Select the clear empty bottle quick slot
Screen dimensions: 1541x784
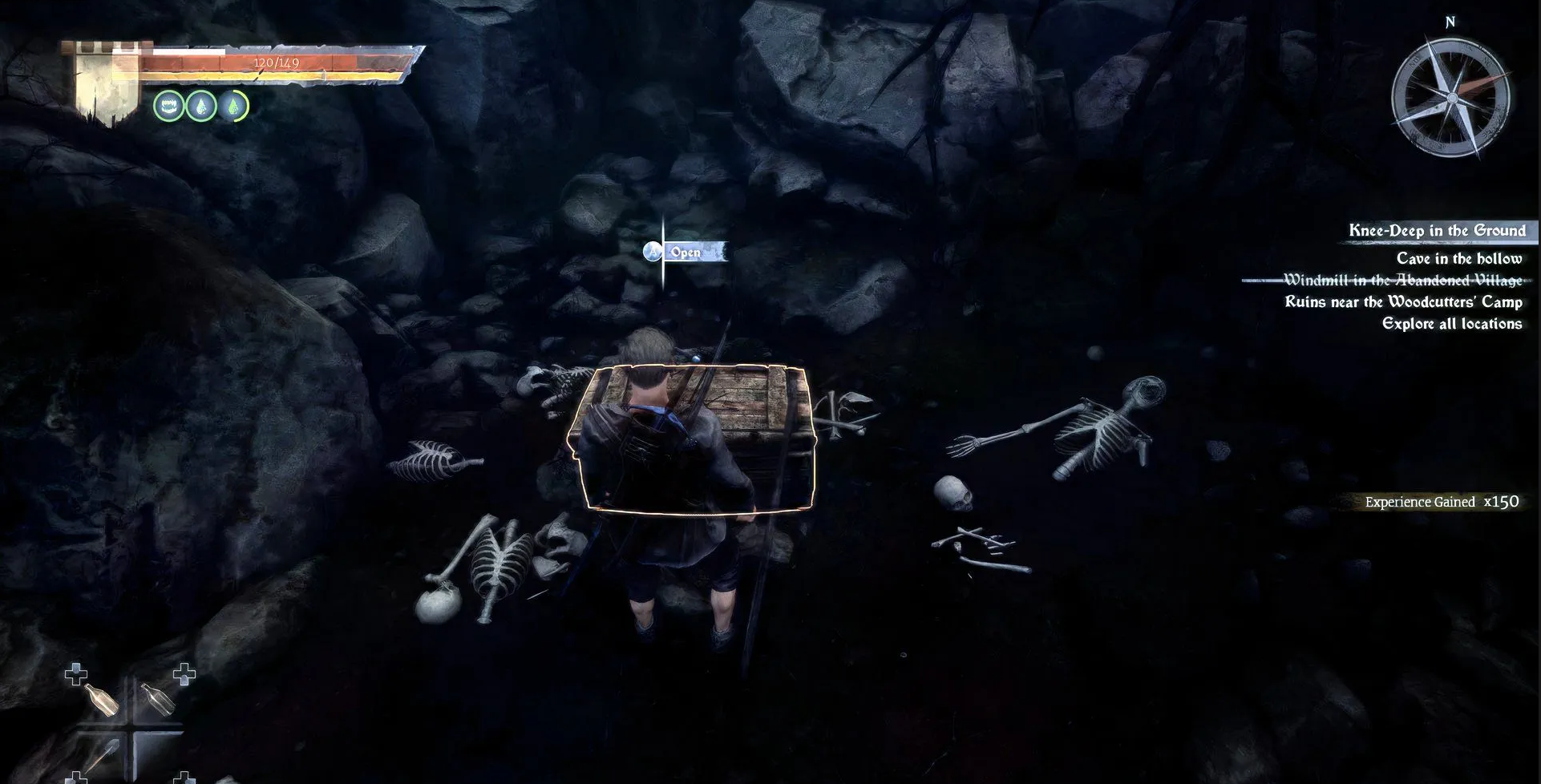[x=157, y=699]
